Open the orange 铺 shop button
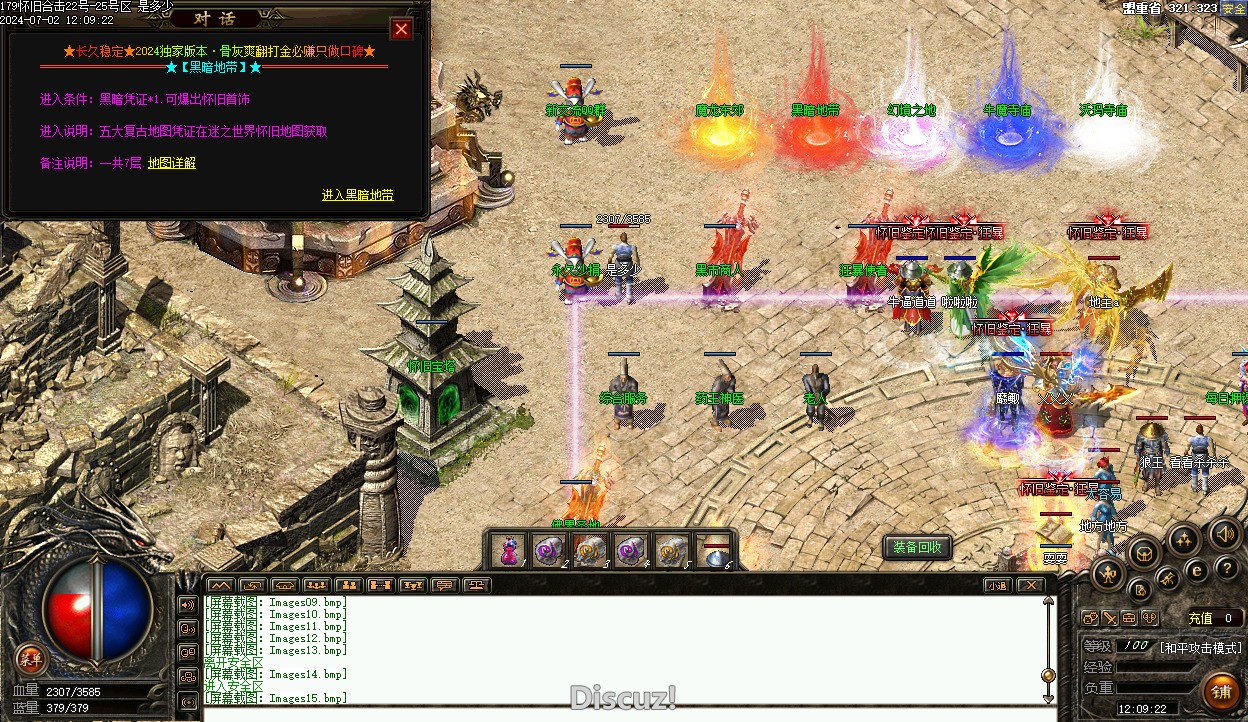 point(1220,691)
